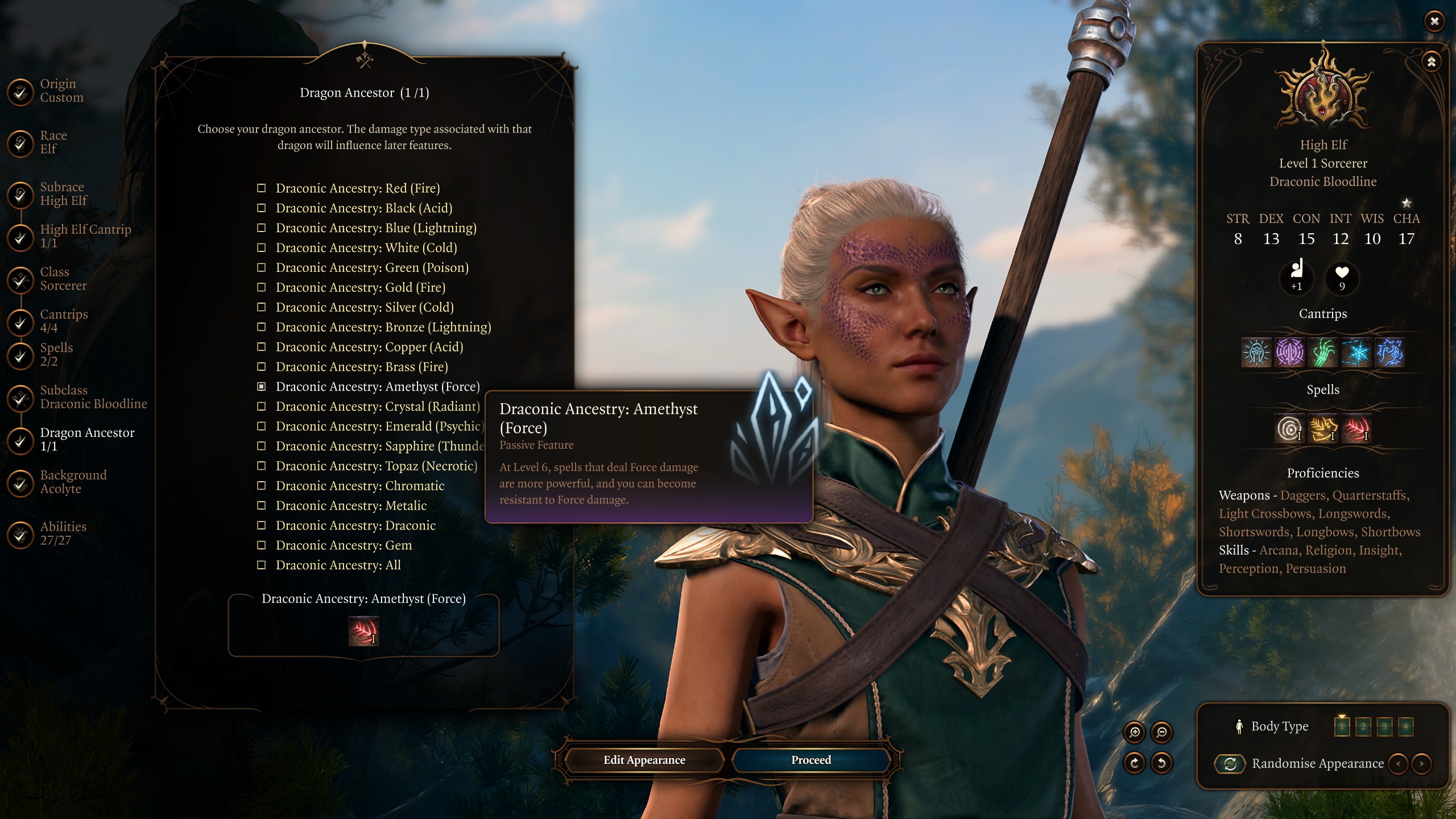Choose Draconic Ancestry: Red (Fire)
Screen dimensions: 1456x819
[357, 188]
